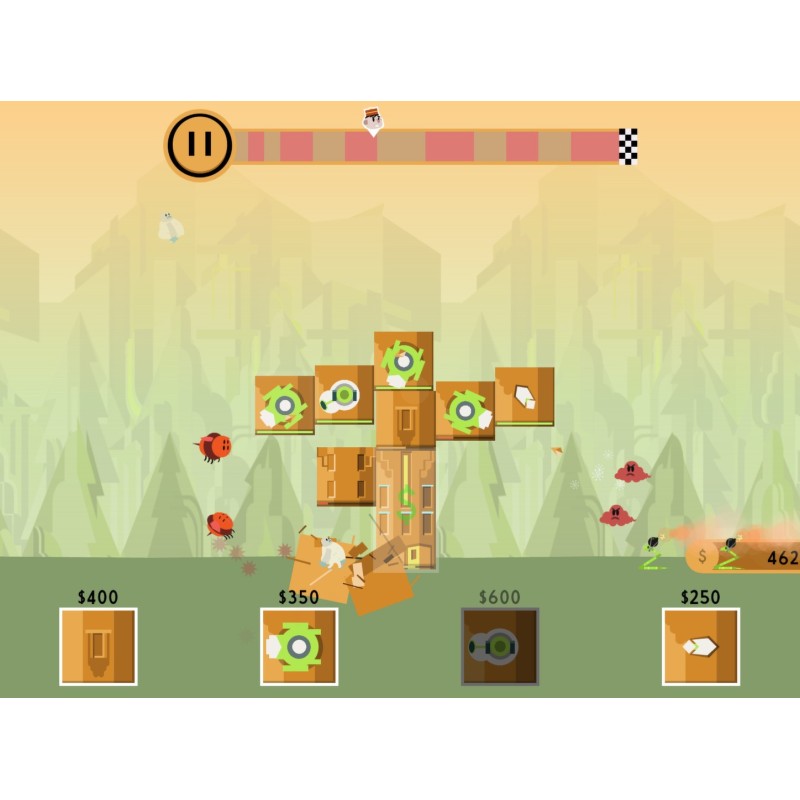
Task: Select the $400 tower block
Action: [x=98, y=646]
